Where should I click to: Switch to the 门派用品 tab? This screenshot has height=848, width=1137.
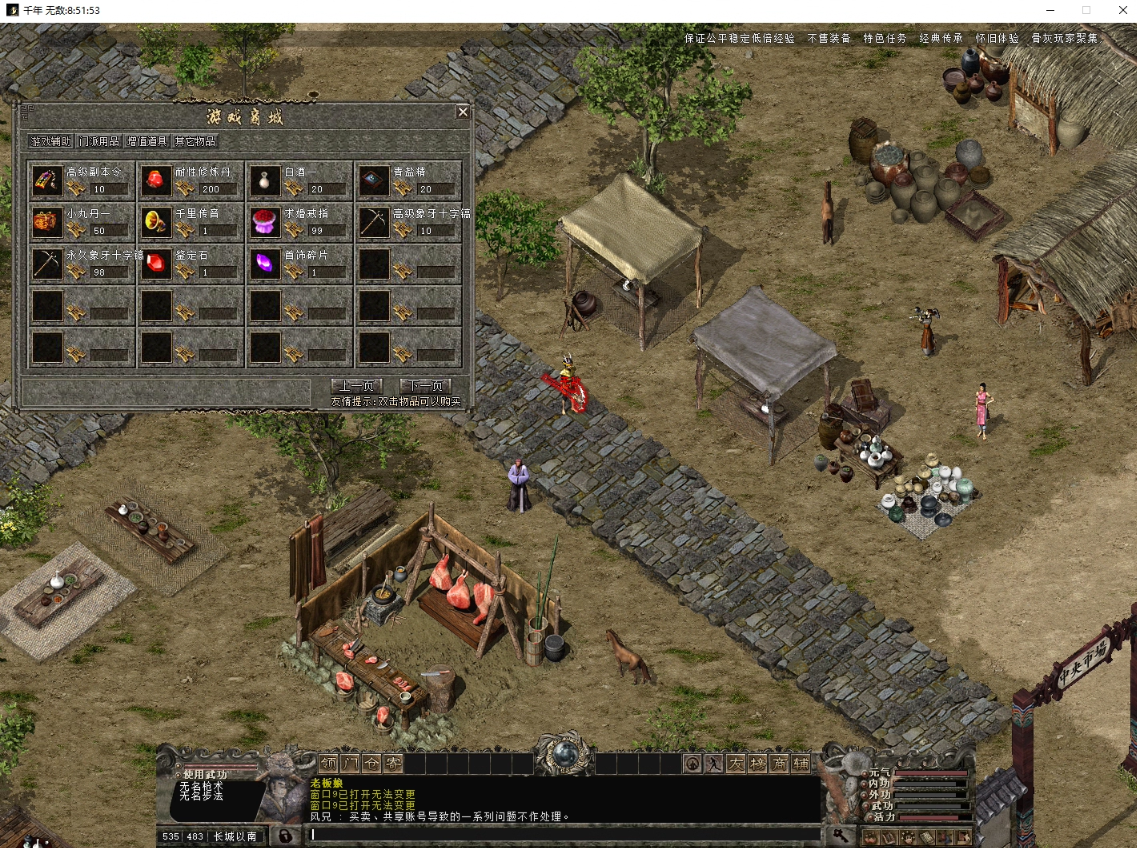click(99, 141)
